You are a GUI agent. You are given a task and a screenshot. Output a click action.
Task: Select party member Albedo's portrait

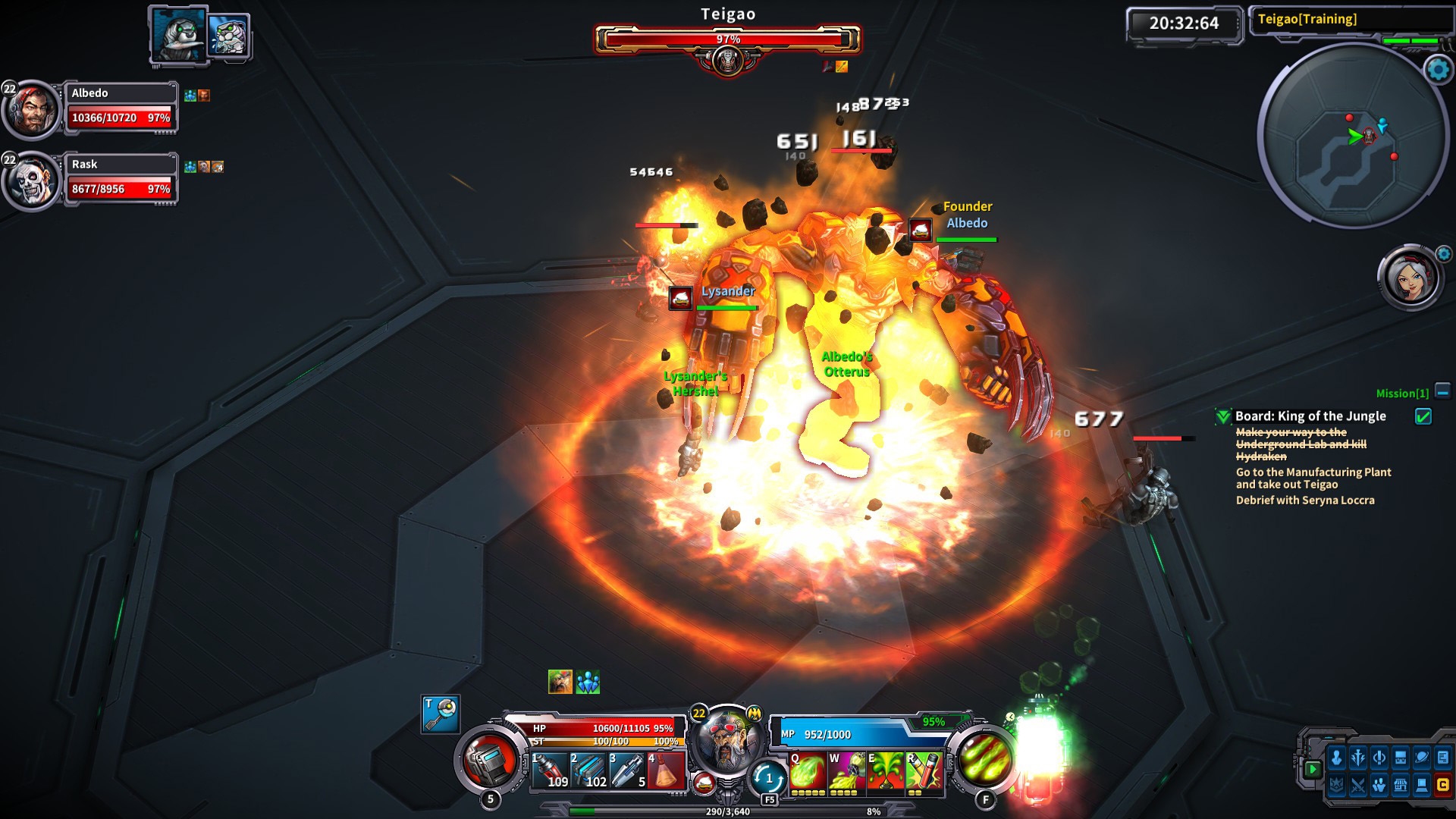(x=32, y=111)
